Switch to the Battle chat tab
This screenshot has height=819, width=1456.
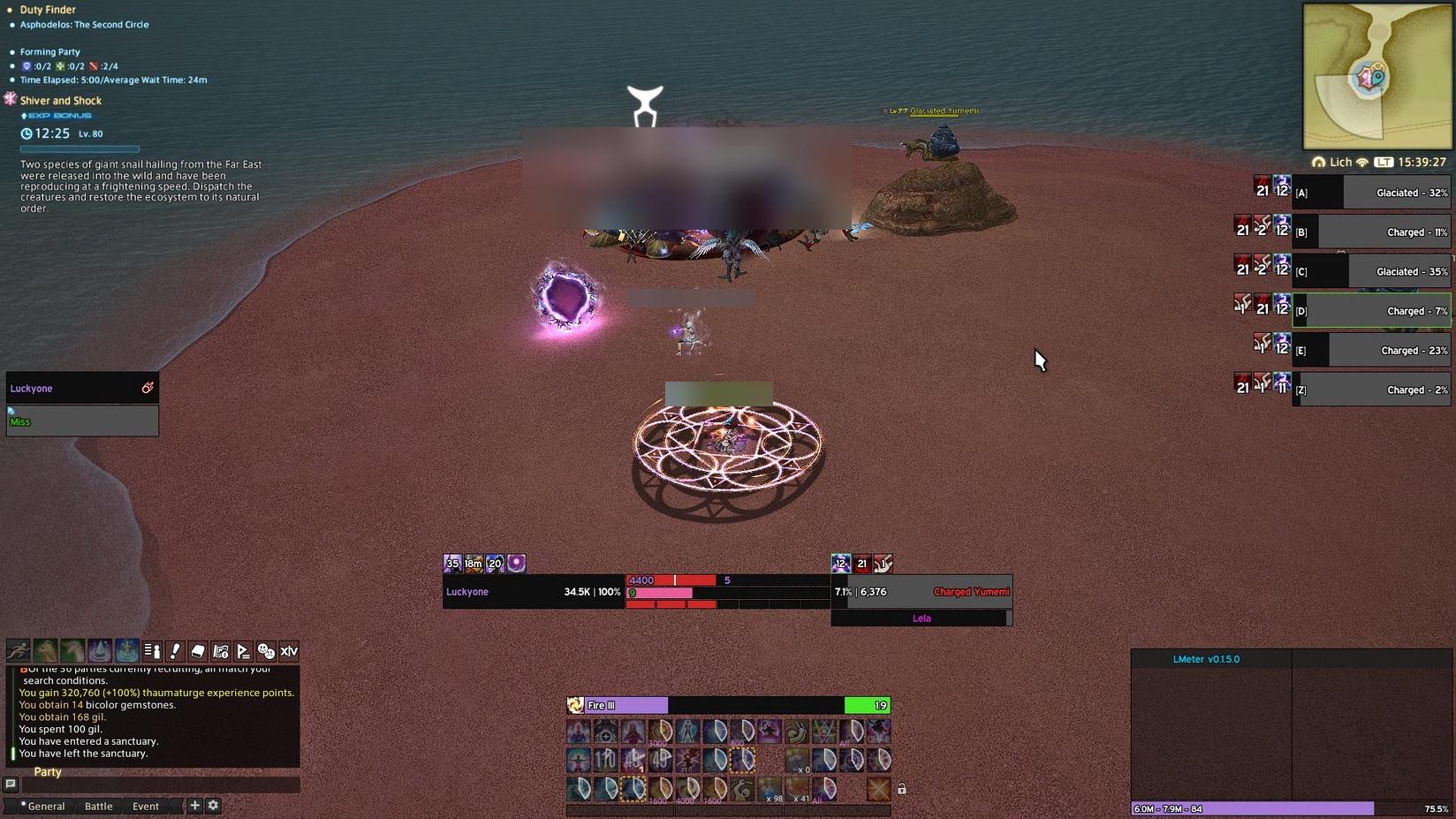pos(98,806)
